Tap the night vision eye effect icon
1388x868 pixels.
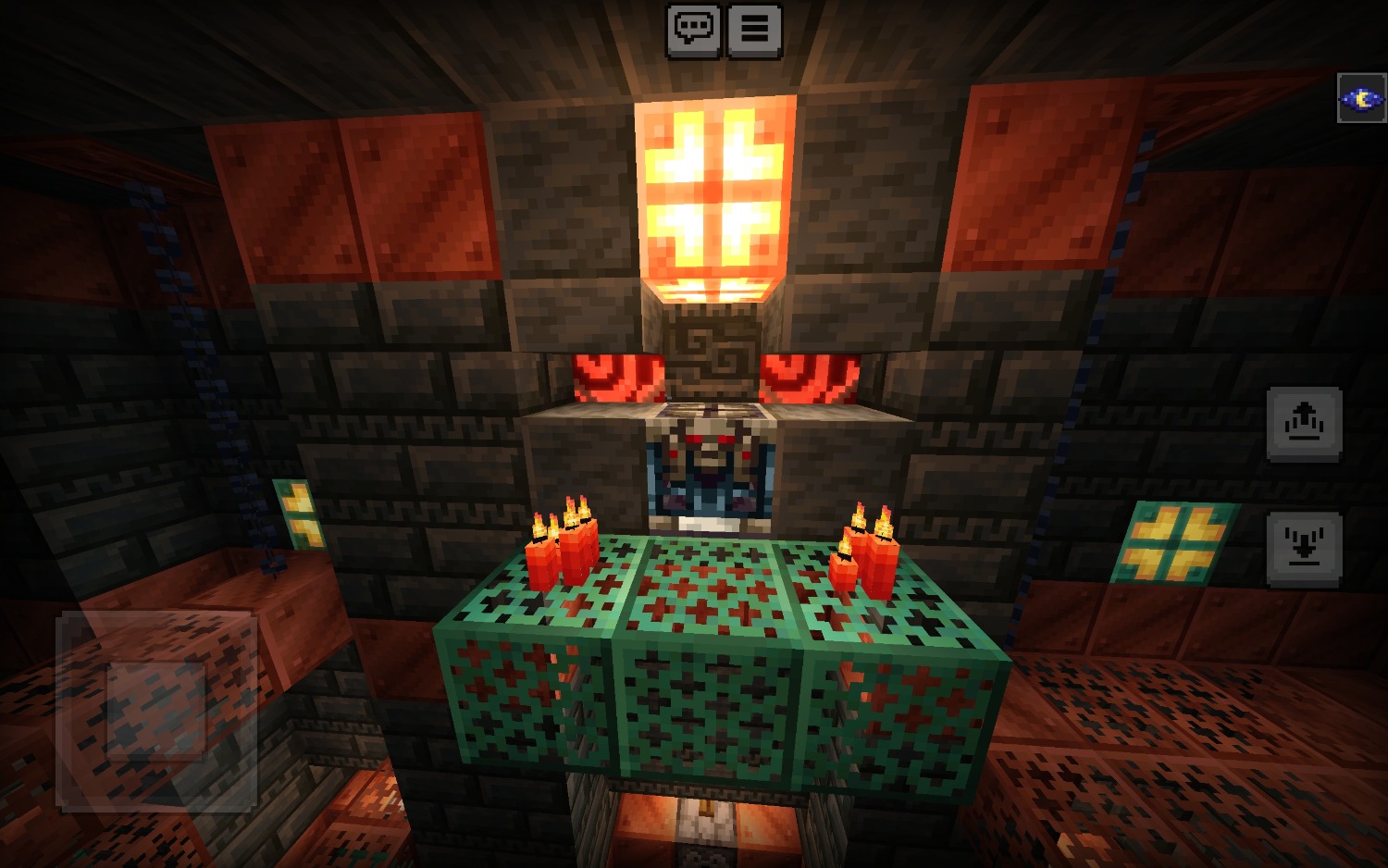point(1361,98)
